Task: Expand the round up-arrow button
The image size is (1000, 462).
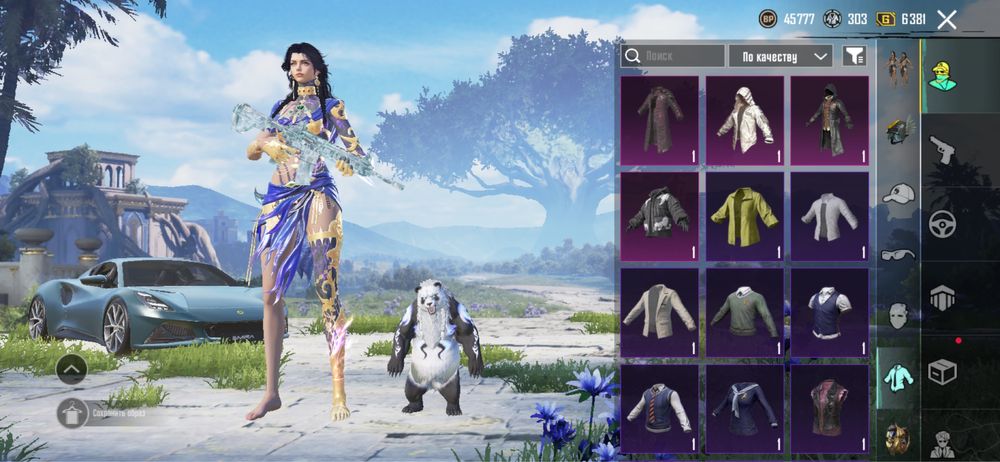Action: [x=72, y=369]
